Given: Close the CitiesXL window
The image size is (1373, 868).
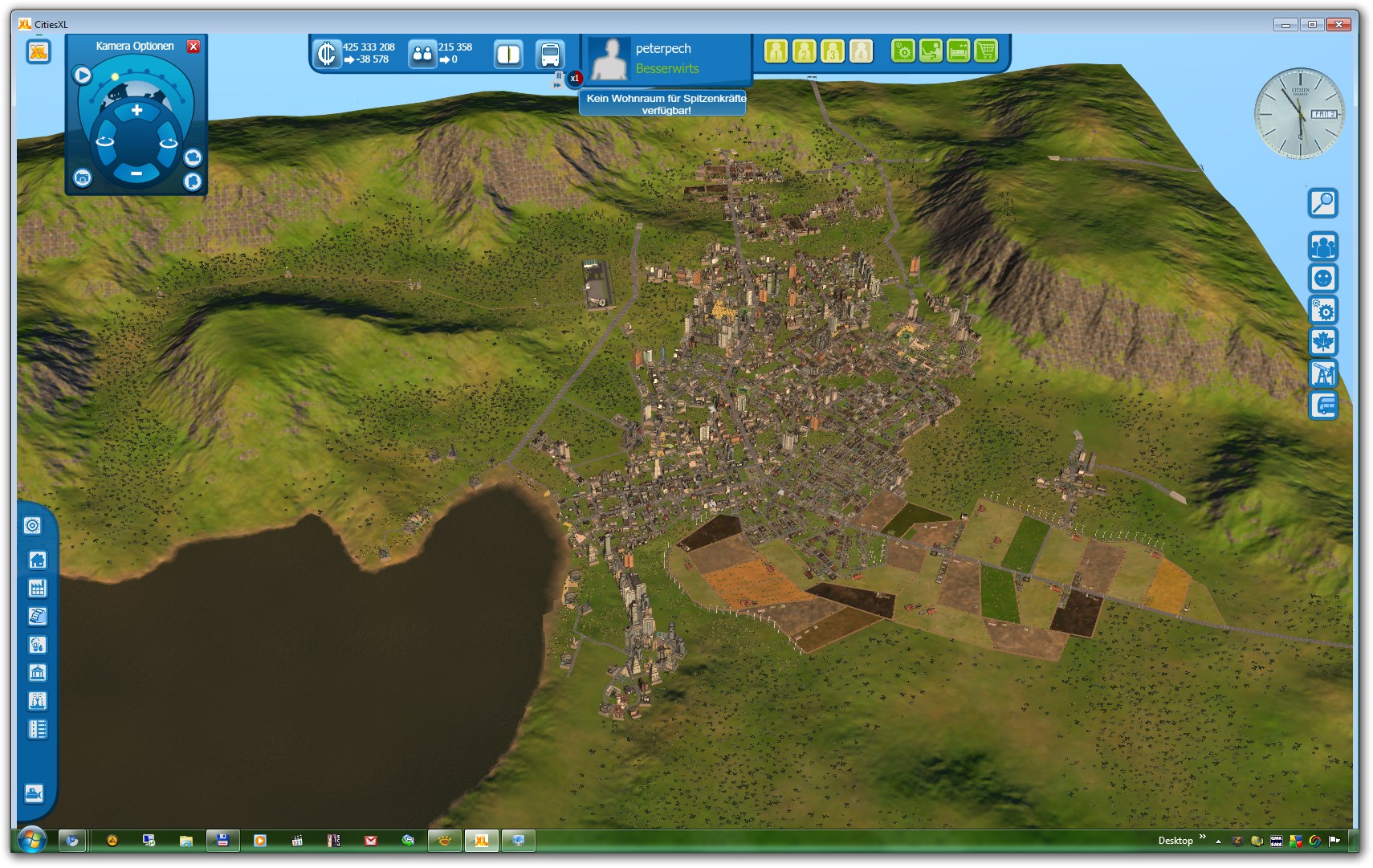Looking at the screenshot, I should [1338, 25].
